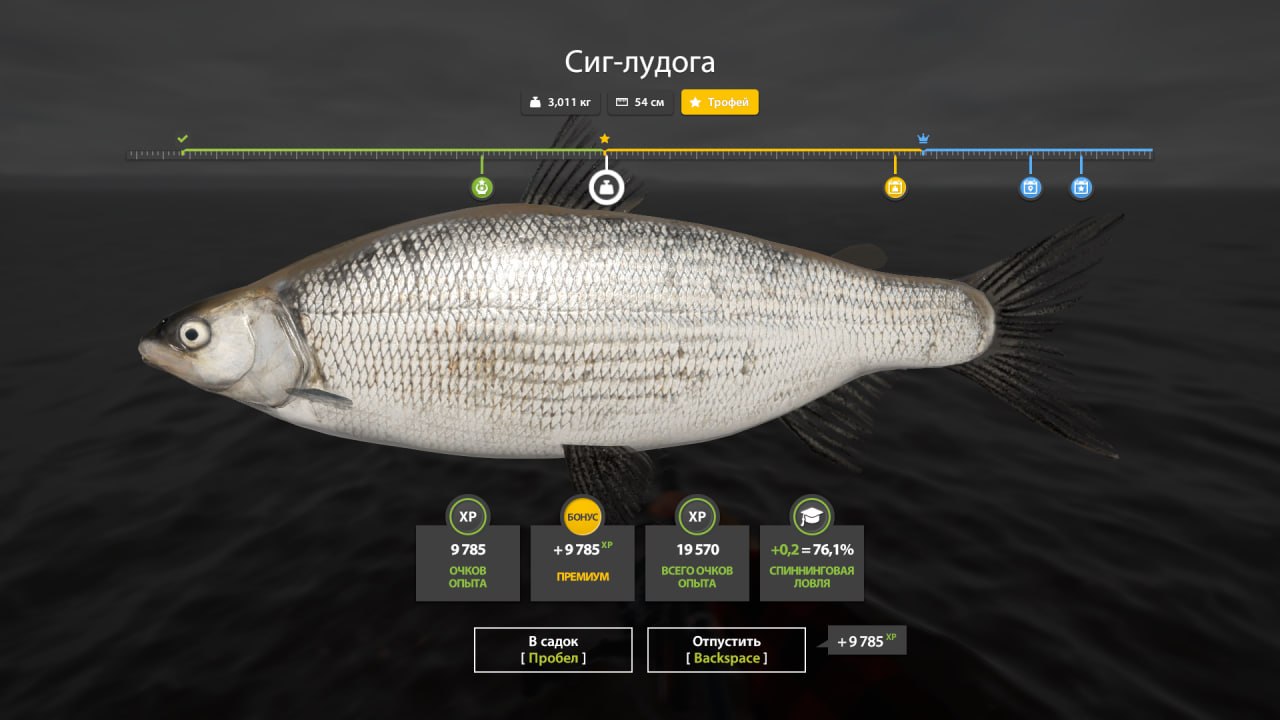Select the graduation cap skill icon
Screen dimensions: 1280x720
[x=811, y=517]
